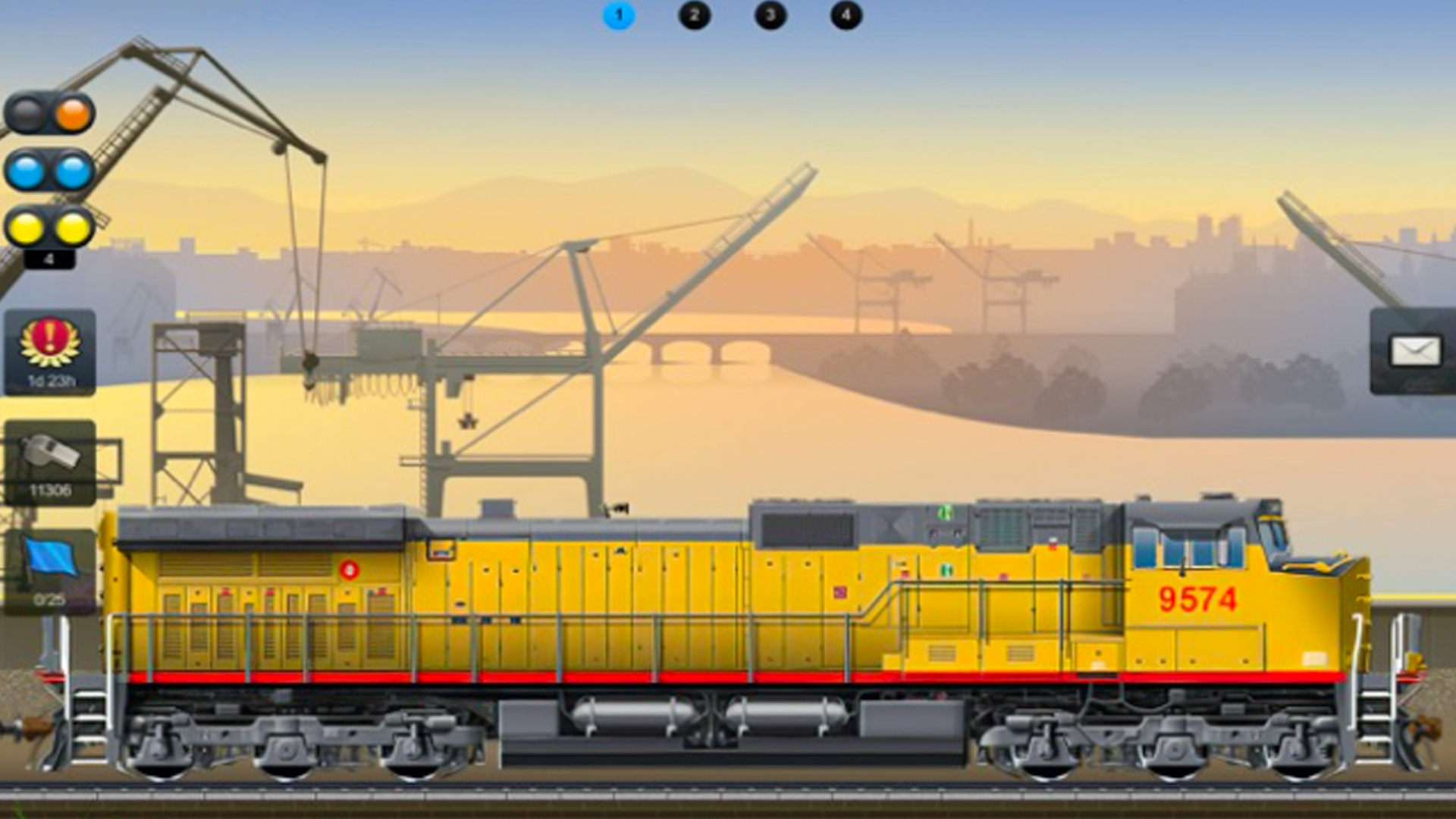The image size is (1456, 819).
Task: Open the mail envelope inbox
Action: [x=1414, y=351]
